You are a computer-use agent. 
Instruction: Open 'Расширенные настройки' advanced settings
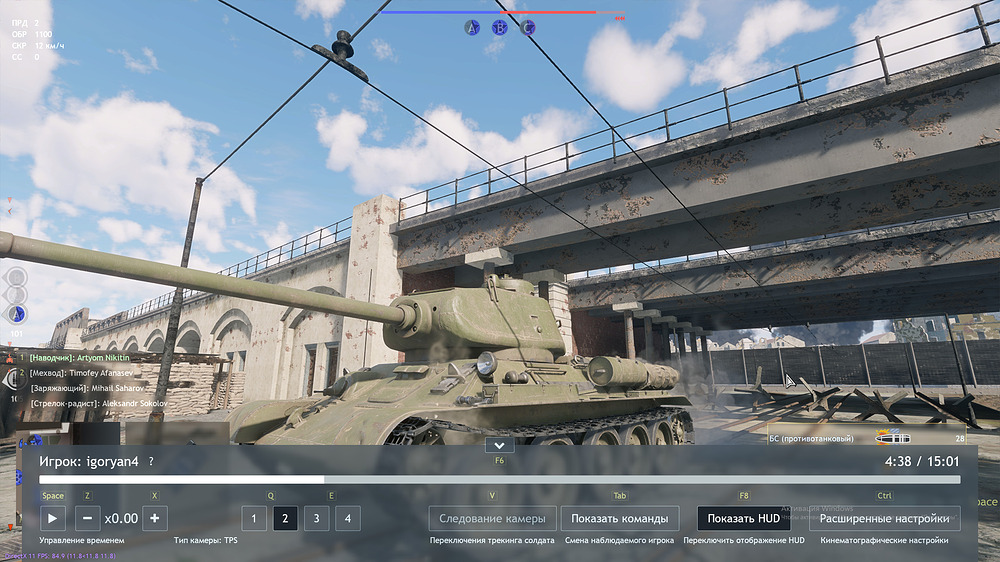(884, 518)
